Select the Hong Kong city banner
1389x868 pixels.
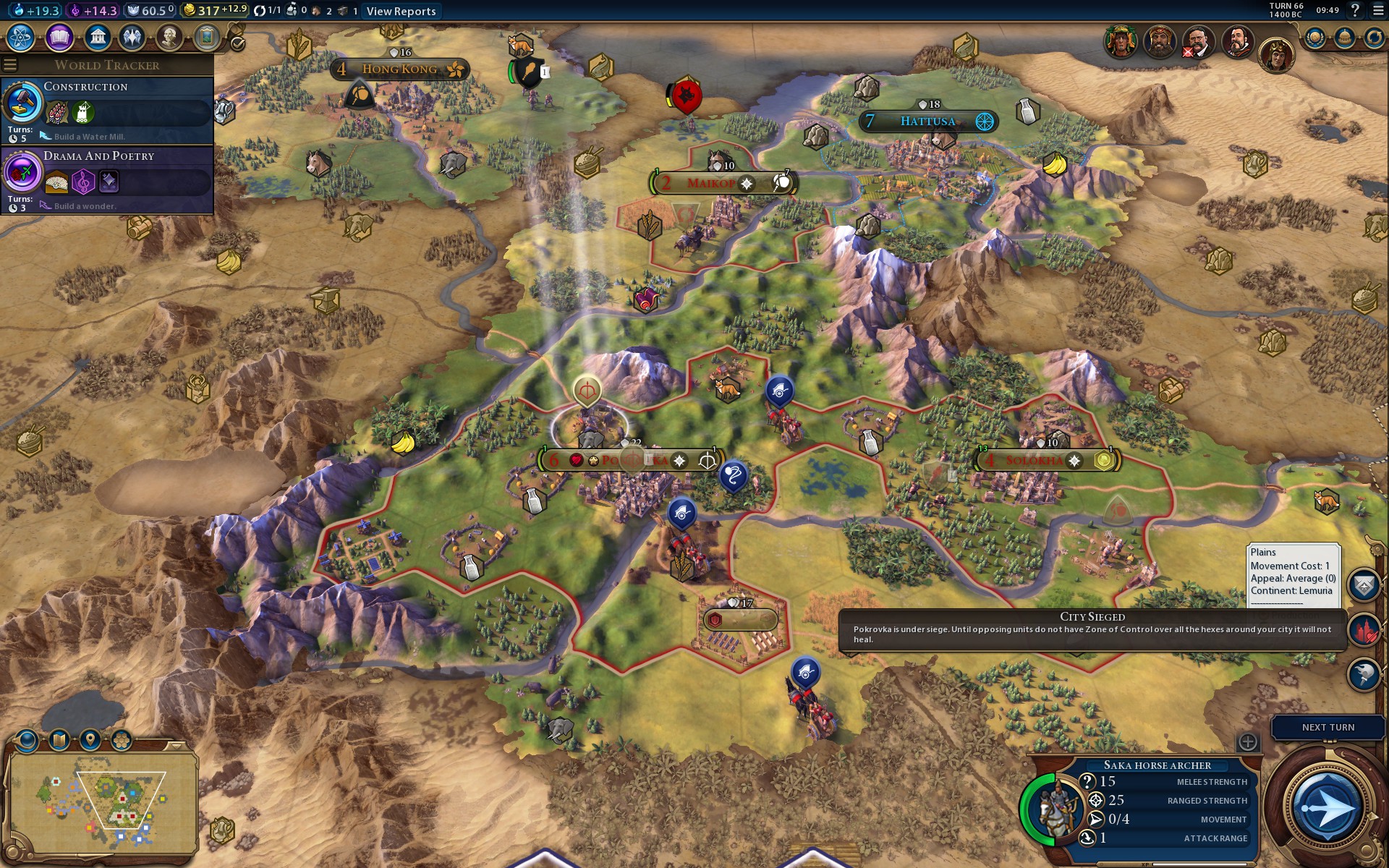tap(400, 69)
